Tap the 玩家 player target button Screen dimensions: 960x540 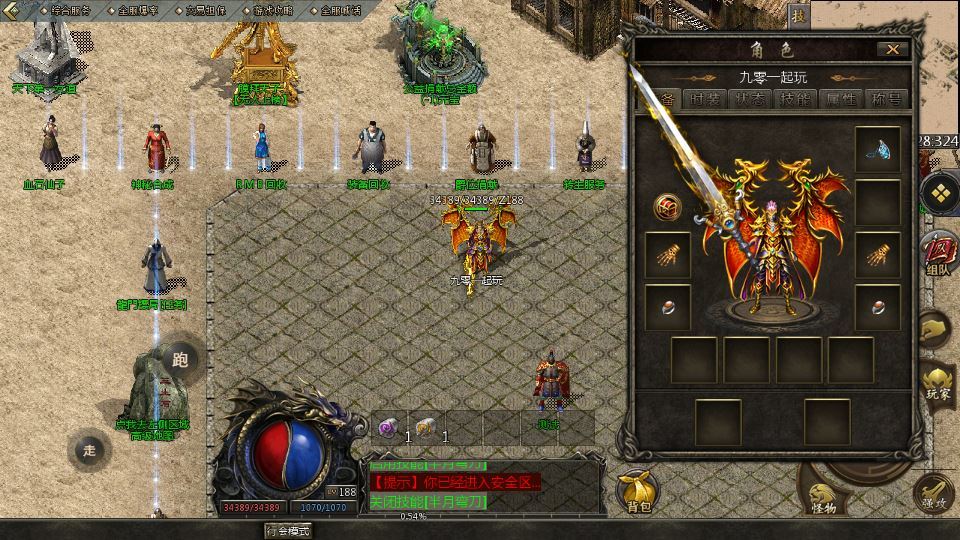pos(939,385)
